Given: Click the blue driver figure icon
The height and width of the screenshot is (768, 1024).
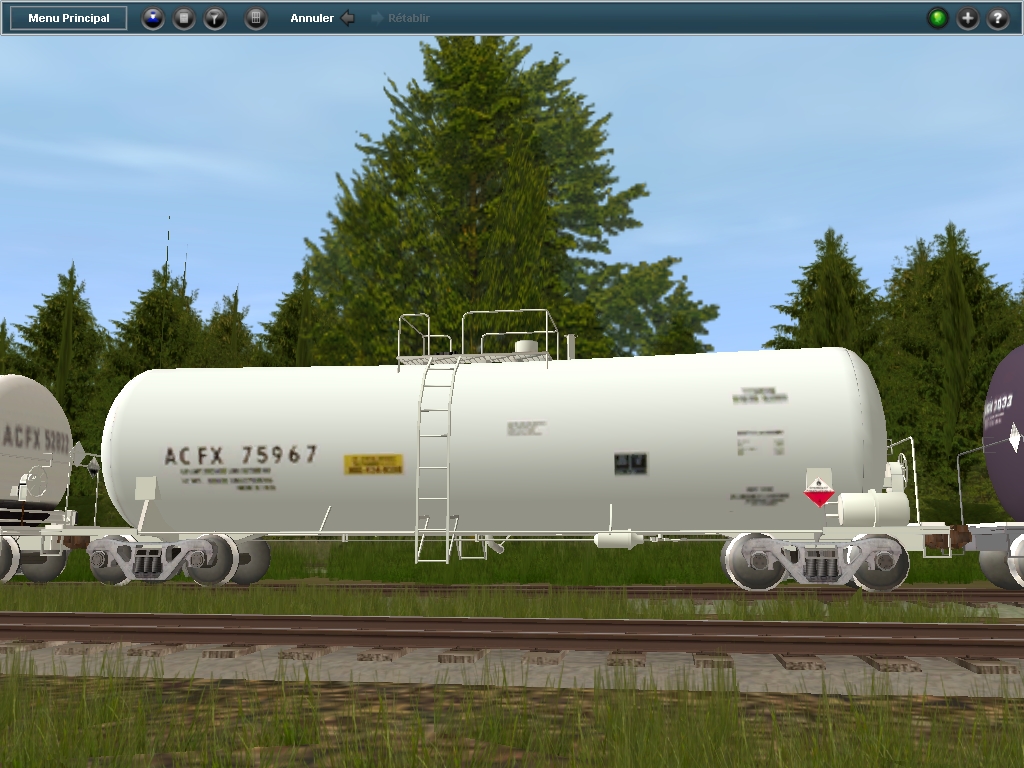Looking at the screenshot, I should [x=153, y=18].
